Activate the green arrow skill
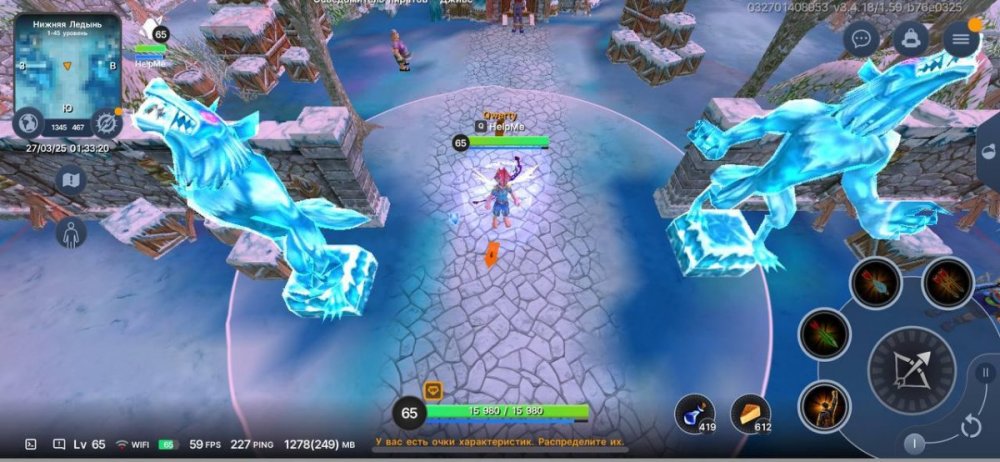The width and height of the screenshot is (1000, 462). tap(825, 334)
